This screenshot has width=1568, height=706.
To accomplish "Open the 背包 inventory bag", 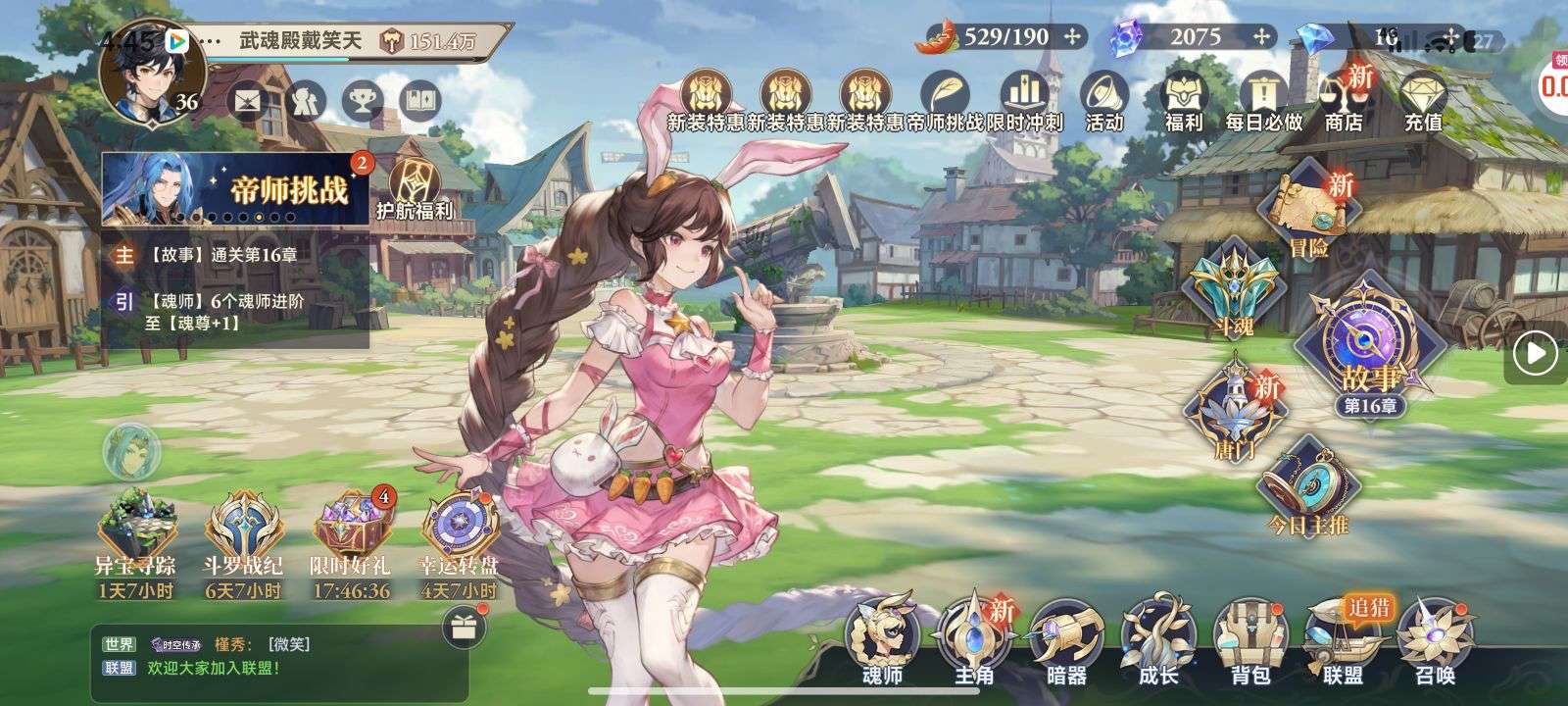I will (x=1250, y=637).
